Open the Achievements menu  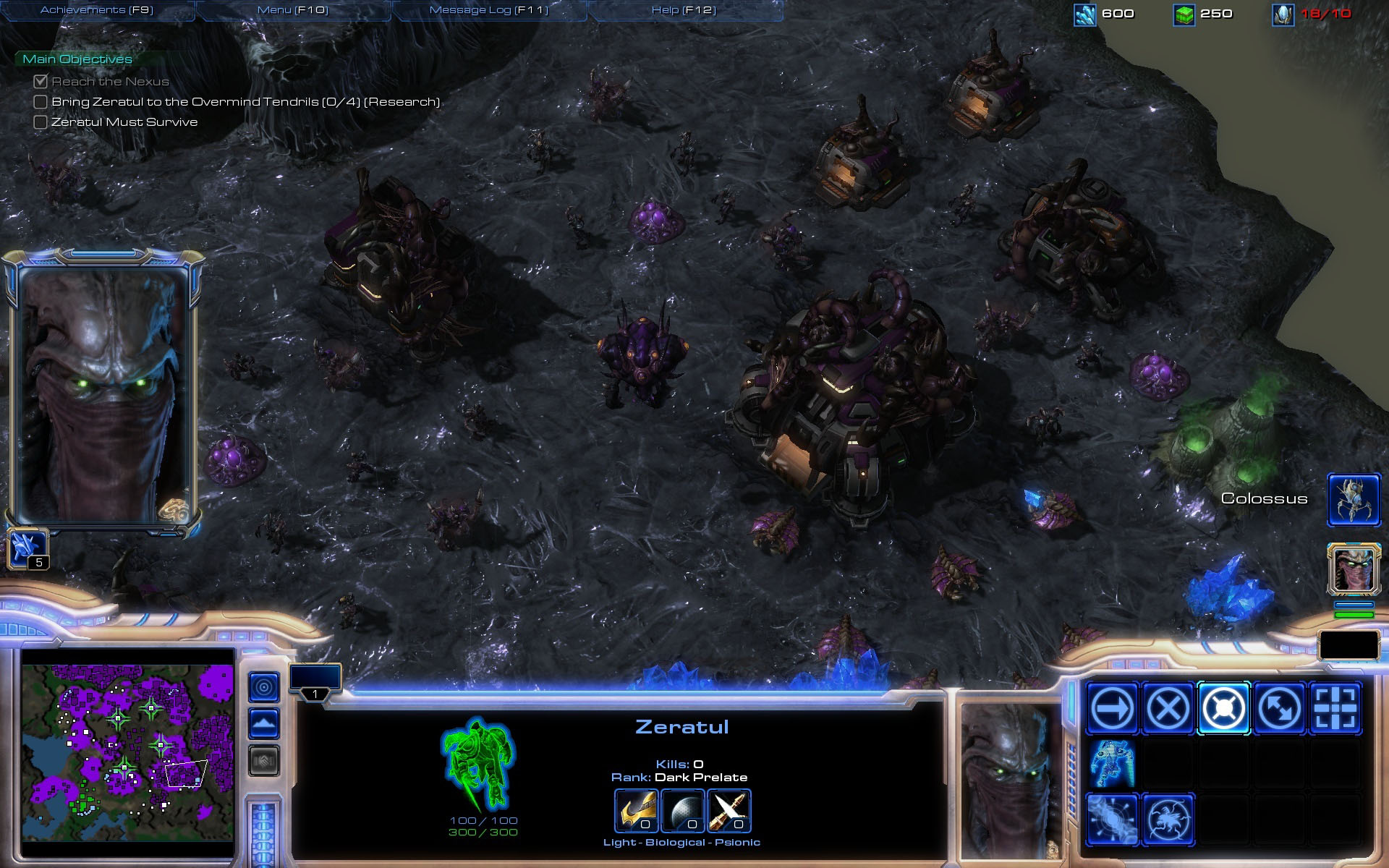tap(97, 10)
